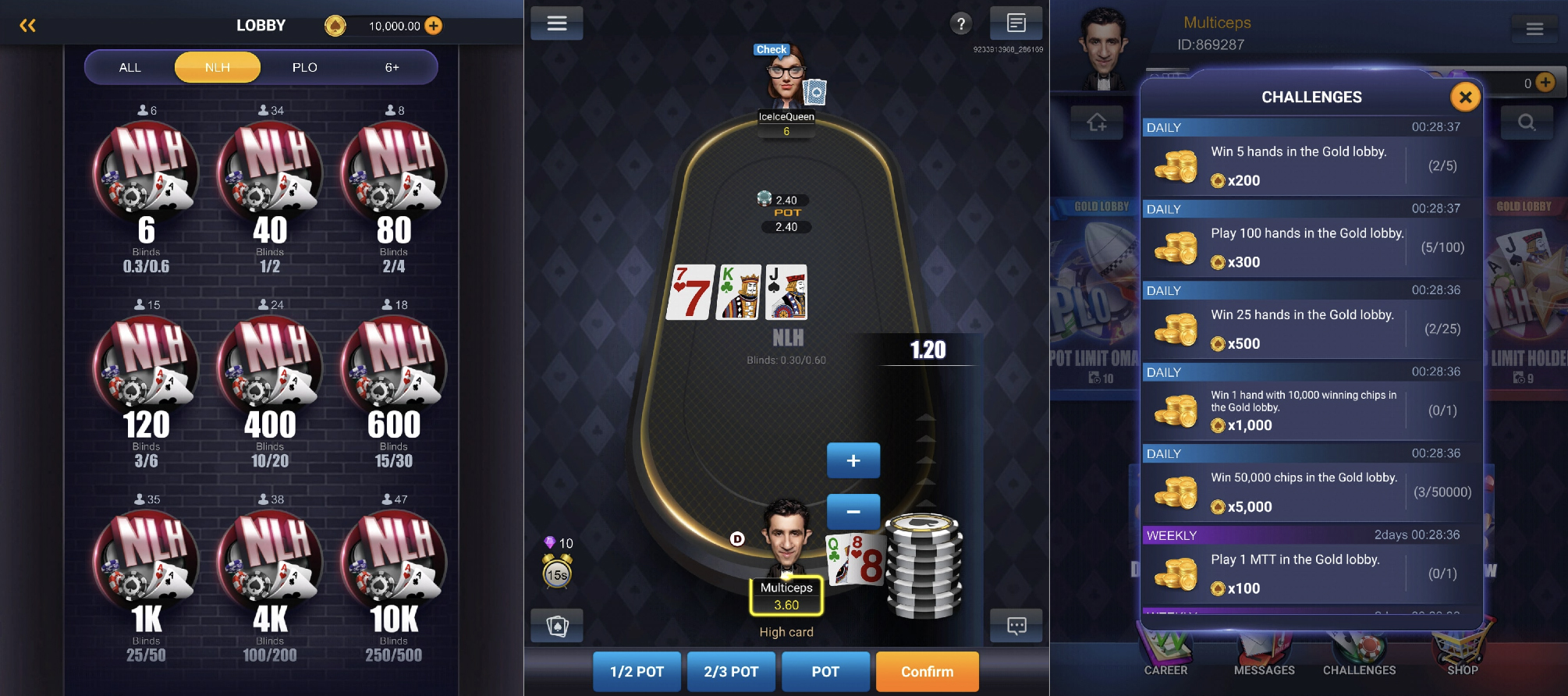Viewport: 1568px width, 696px height.
Task: Open the poker table hamburger menu
Action: (557, 23)
